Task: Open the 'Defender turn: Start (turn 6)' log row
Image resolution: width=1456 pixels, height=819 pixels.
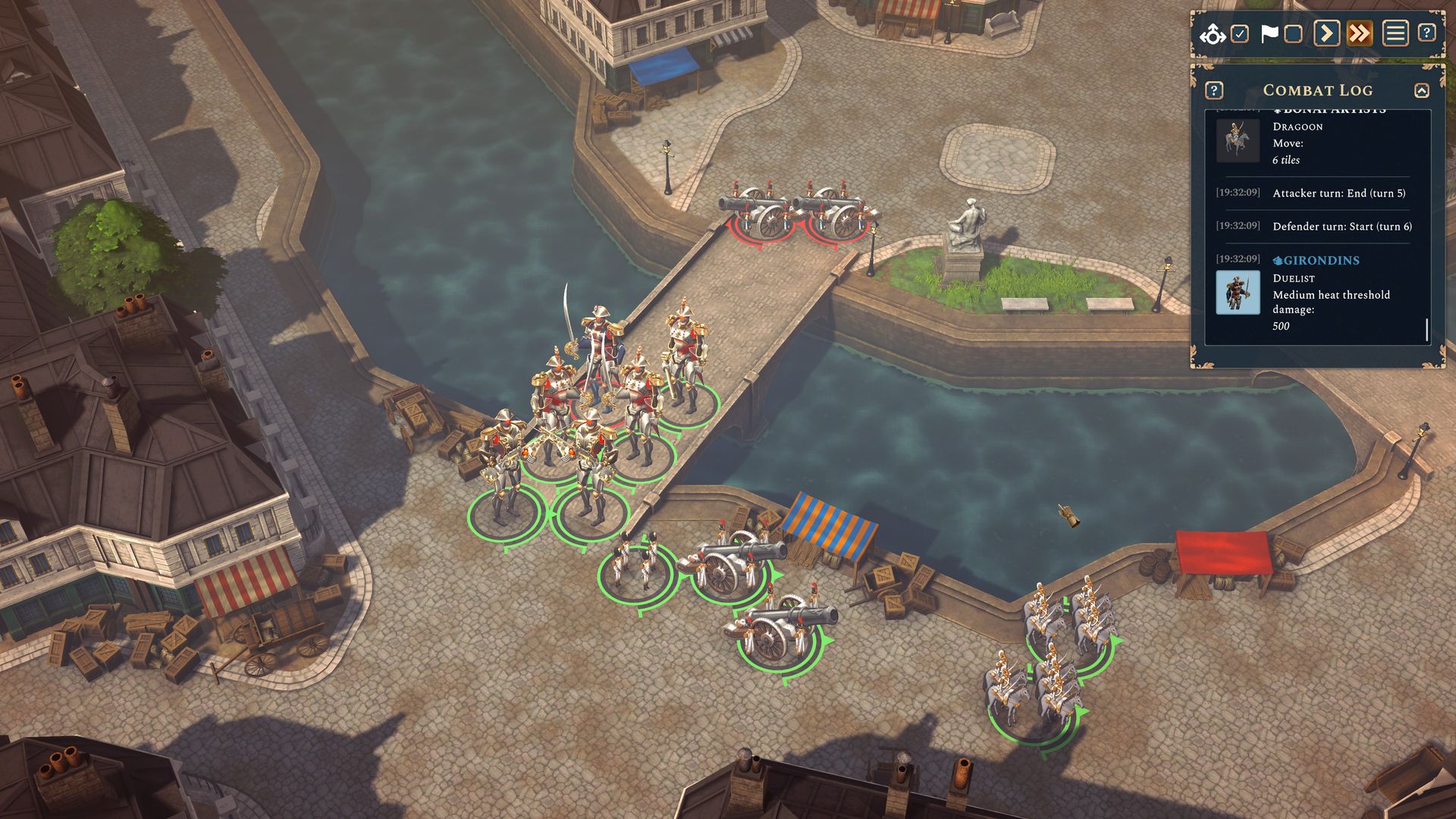Action: [x=1341, y=227]
